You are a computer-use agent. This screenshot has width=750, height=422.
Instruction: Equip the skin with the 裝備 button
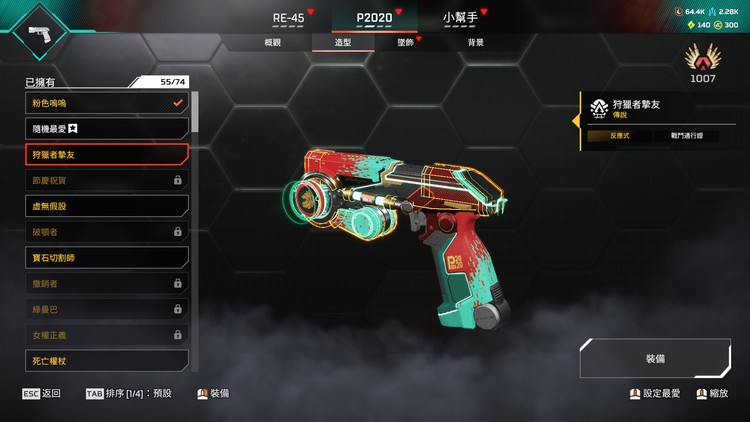point(655,358)
